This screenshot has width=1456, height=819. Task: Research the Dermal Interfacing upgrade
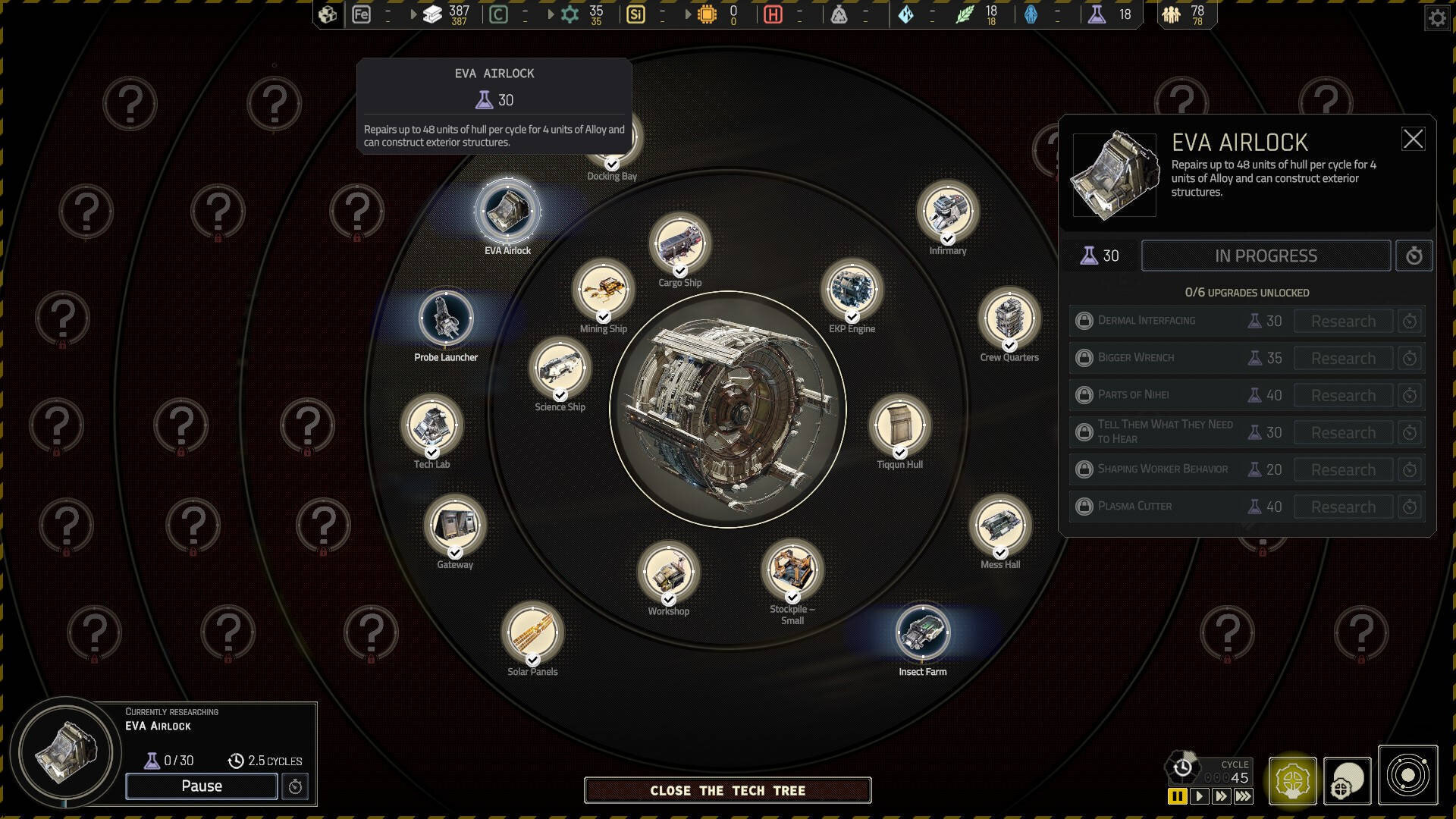pyautogui.click(x=1342, y=321)
